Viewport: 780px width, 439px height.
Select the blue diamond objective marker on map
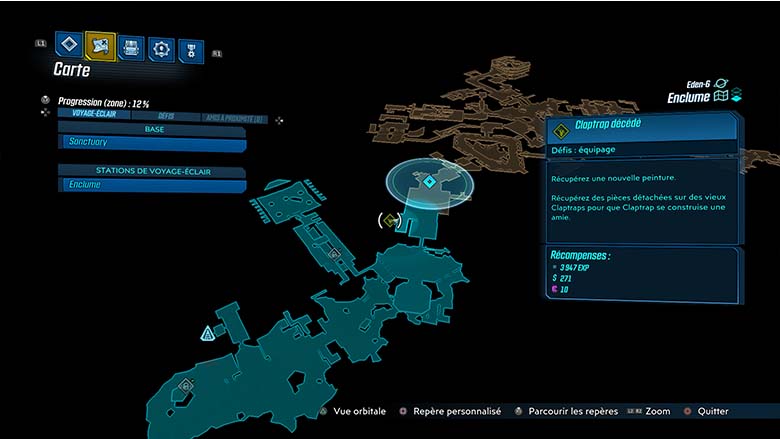click(428, 181)
